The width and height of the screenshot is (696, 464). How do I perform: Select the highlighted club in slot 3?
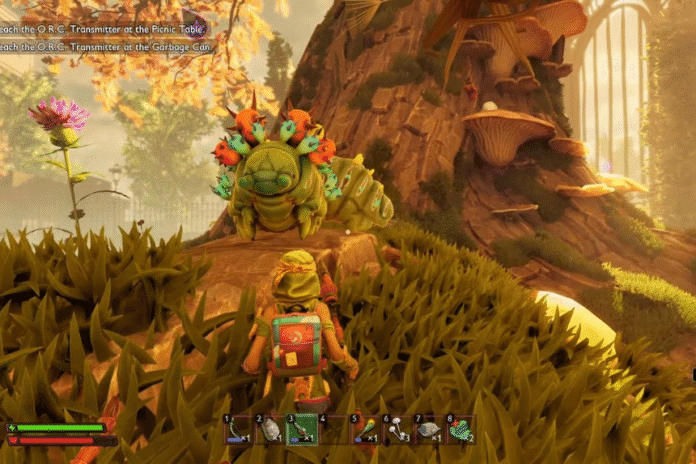(302, 430)
